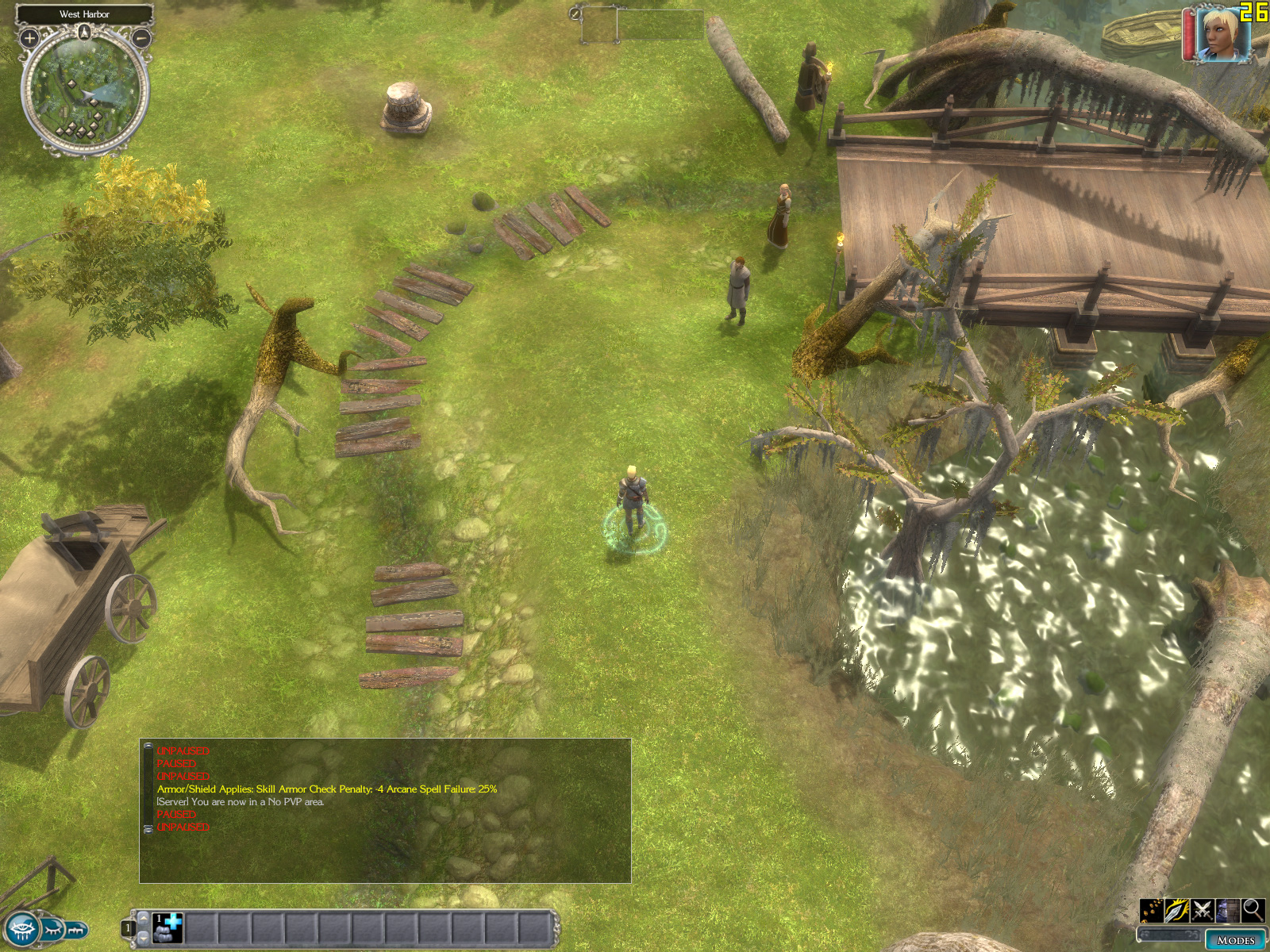
Task: Click the closed-eye button beside emblem
Action: [x=53, y=928]
